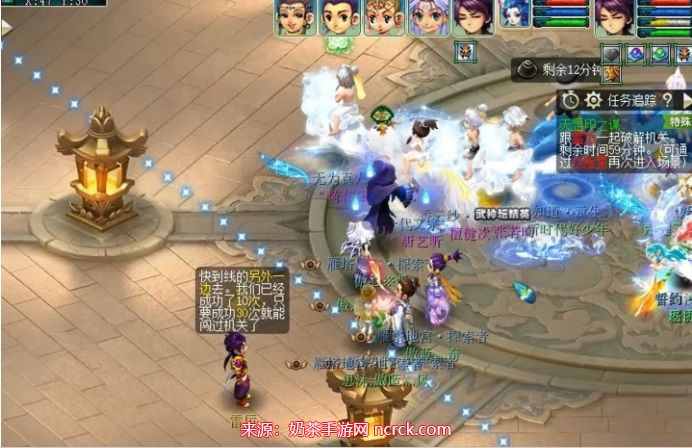Open the 任务追踪 quest tracker settings gear
Image resolution: width=692 pixels, height=448 pixels.
pos(592,99)
